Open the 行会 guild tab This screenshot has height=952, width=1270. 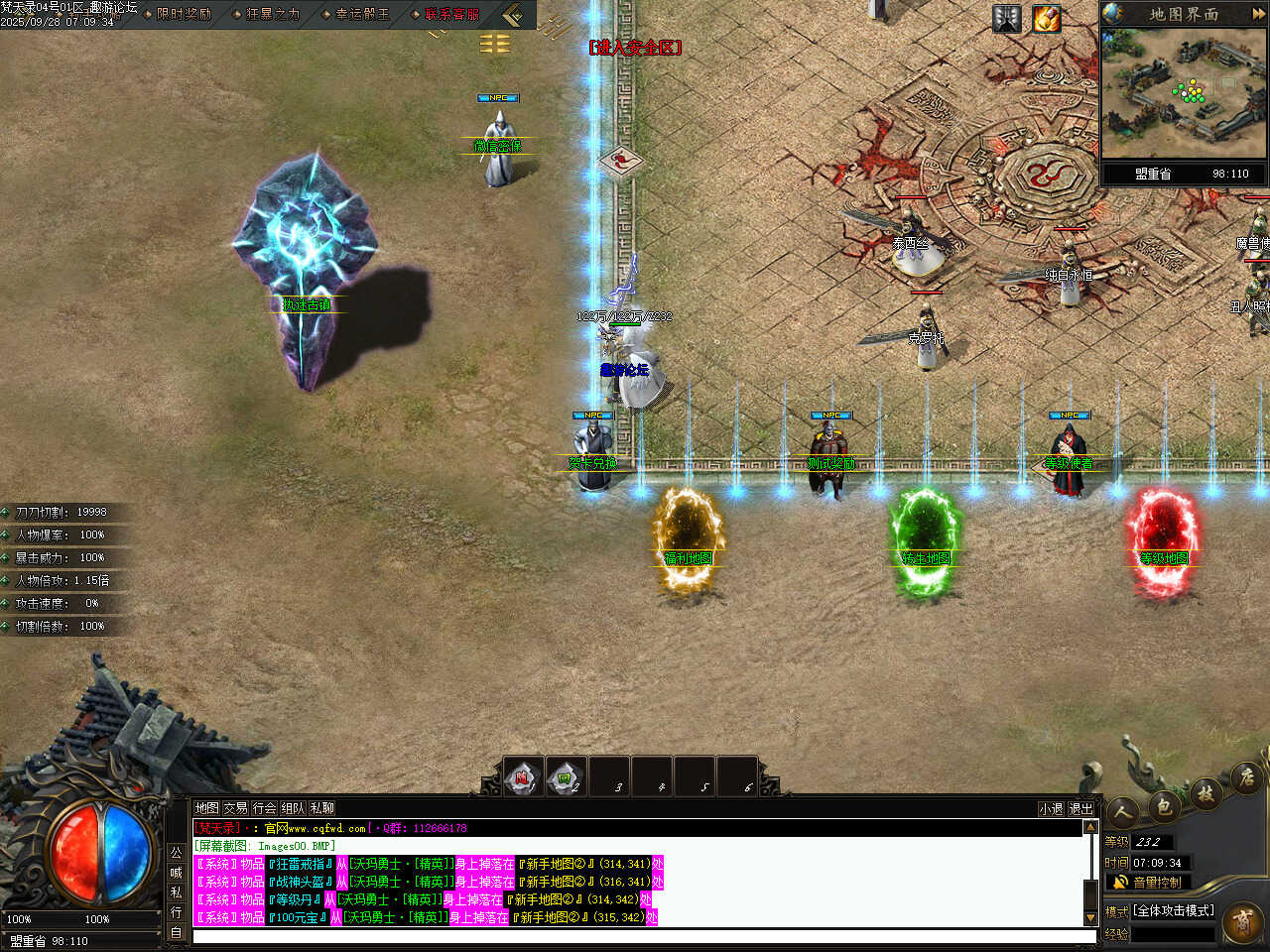264,808
